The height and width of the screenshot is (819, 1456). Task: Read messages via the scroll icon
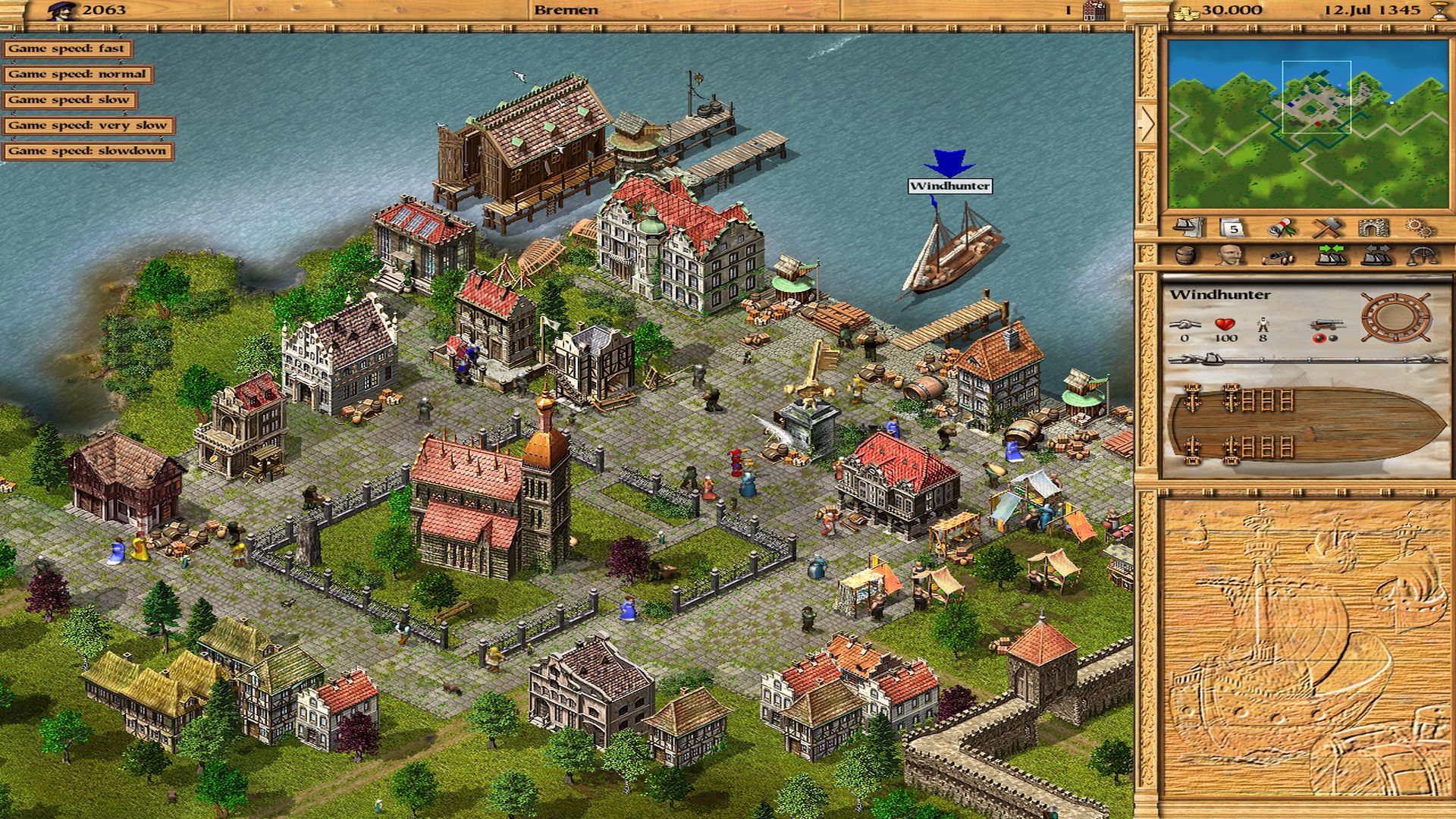(x=1282, y=227)
